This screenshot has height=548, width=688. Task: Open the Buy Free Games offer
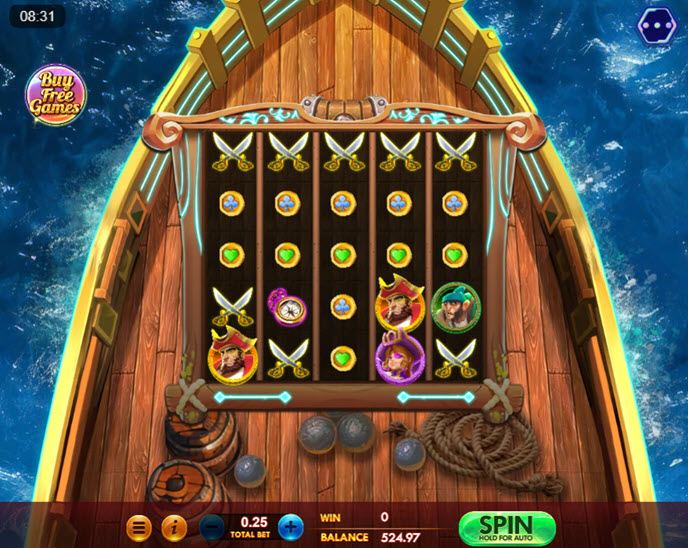click(55, 93)
